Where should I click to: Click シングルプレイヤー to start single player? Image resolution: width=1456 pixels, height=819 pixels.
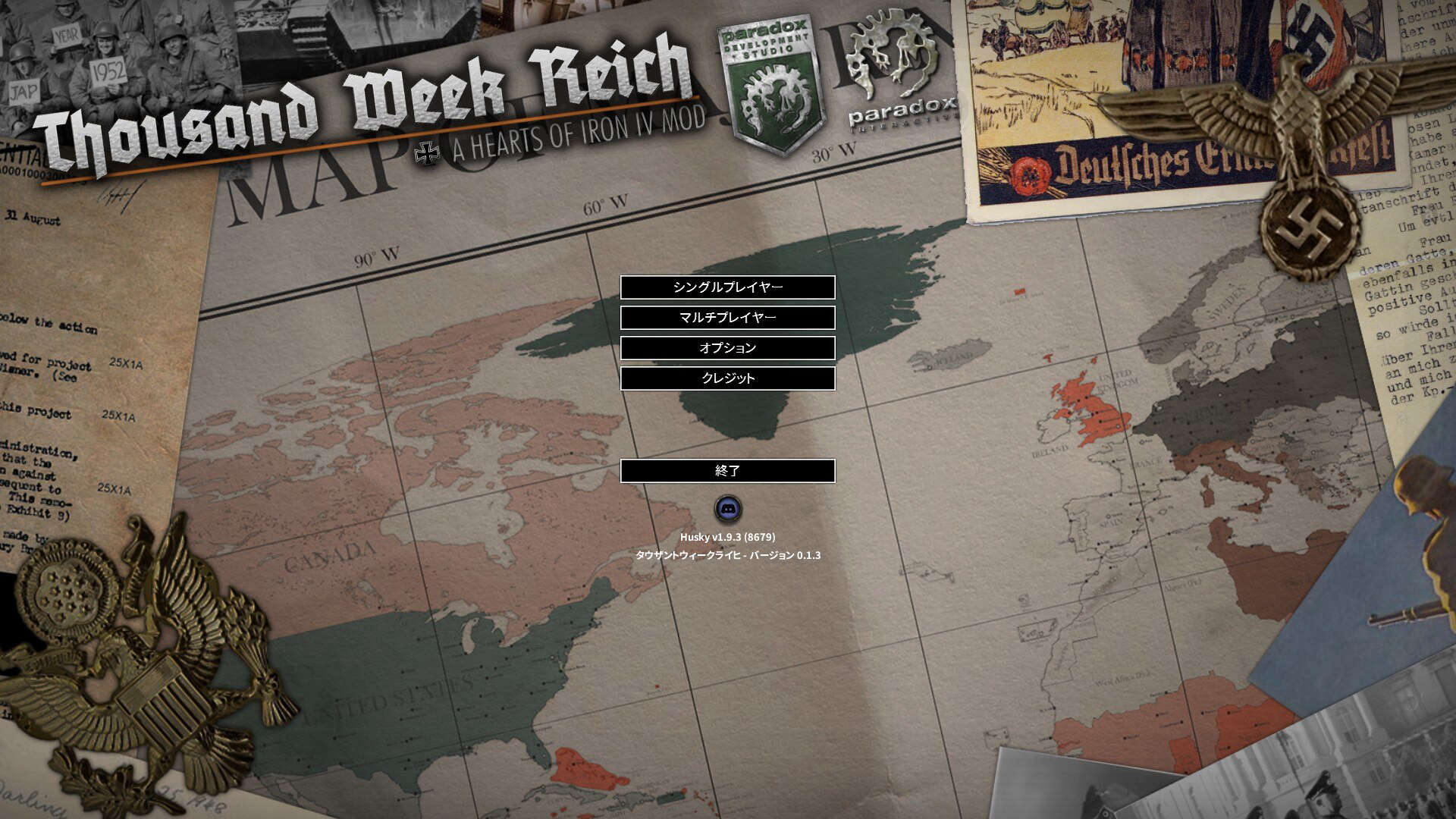point(728,287)
